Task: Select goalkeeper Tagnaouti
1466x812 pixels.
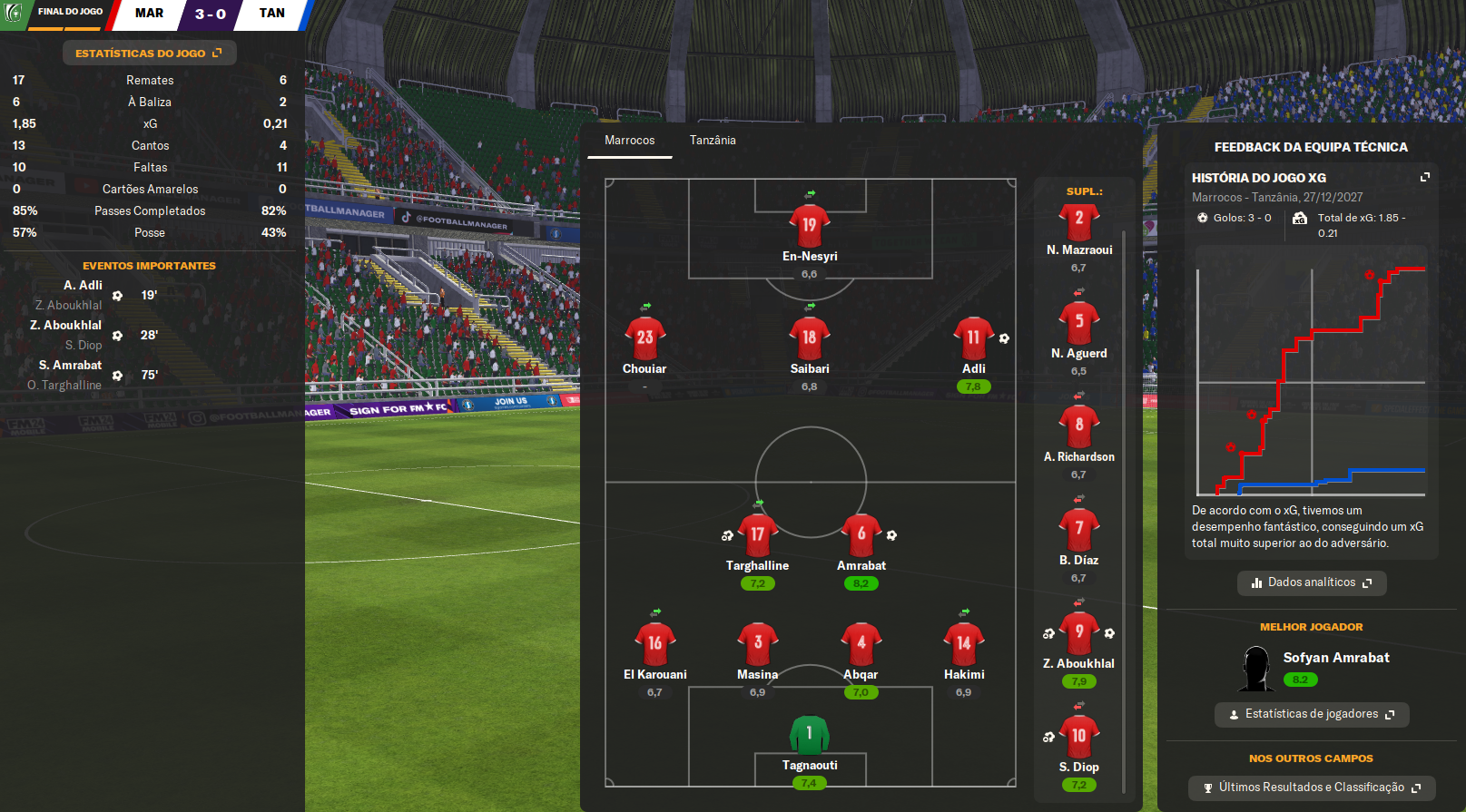Action: pos(809,734)
